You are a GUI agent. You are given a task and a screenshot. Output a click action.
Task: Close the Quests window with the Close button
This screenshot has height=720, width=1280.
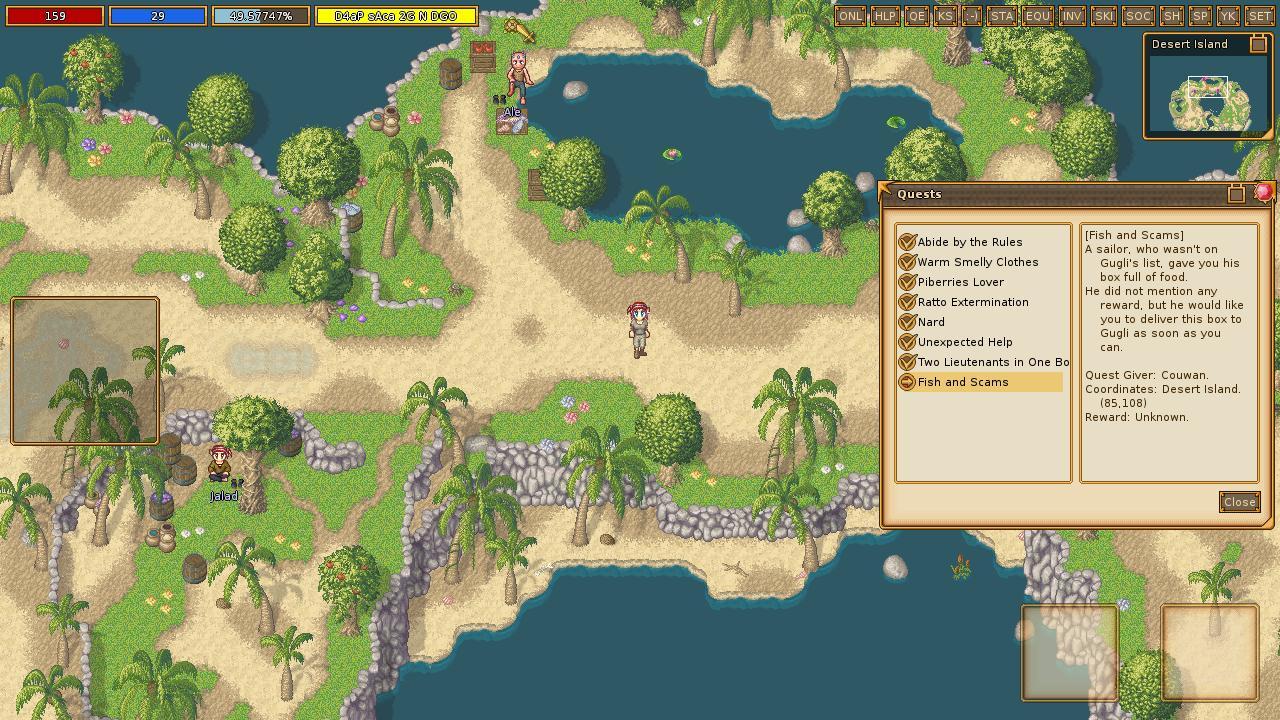[x=1239, y=502]
